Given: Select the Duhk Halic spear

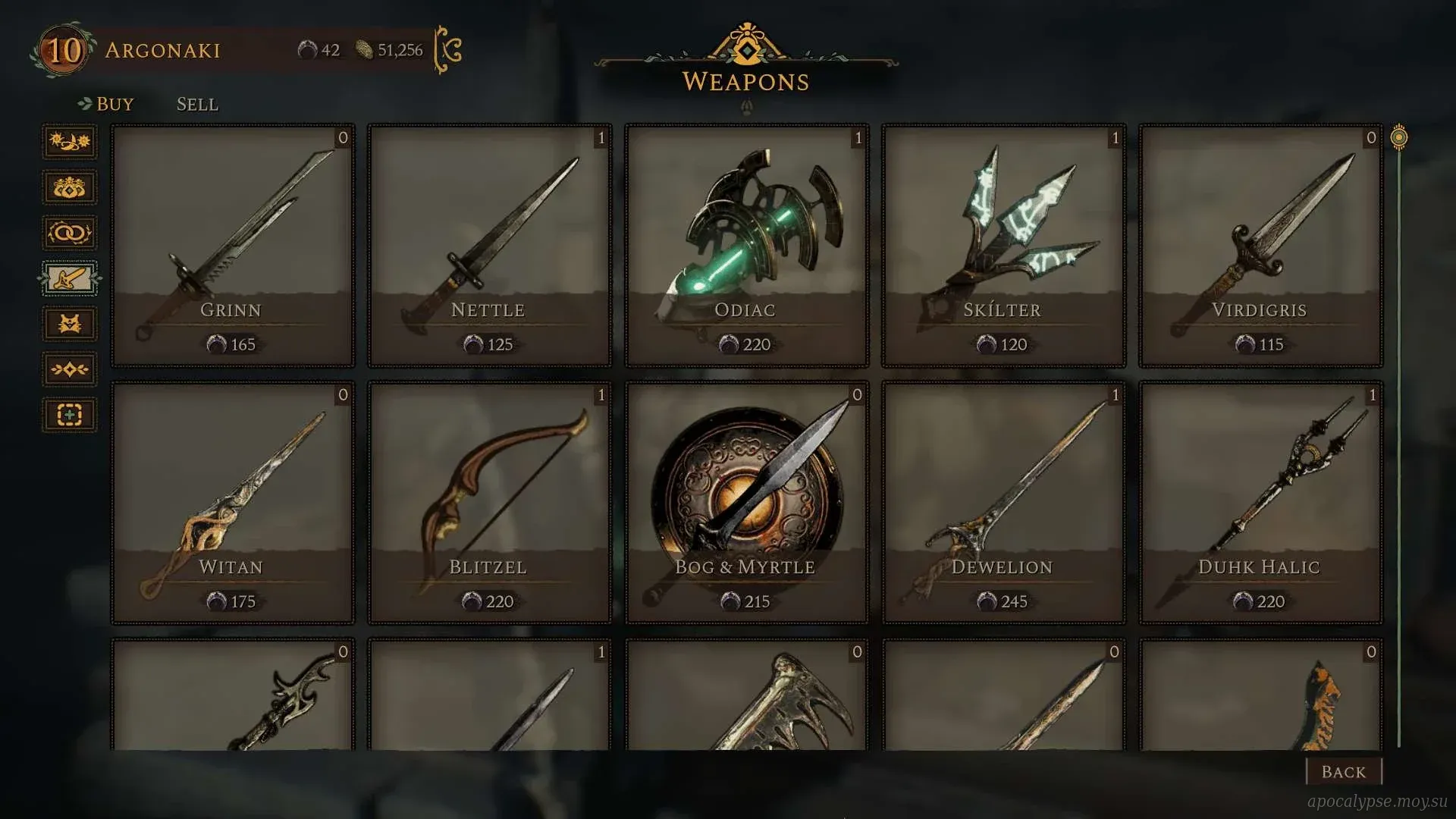Looking at the screenshot, I should (1260, 503).
